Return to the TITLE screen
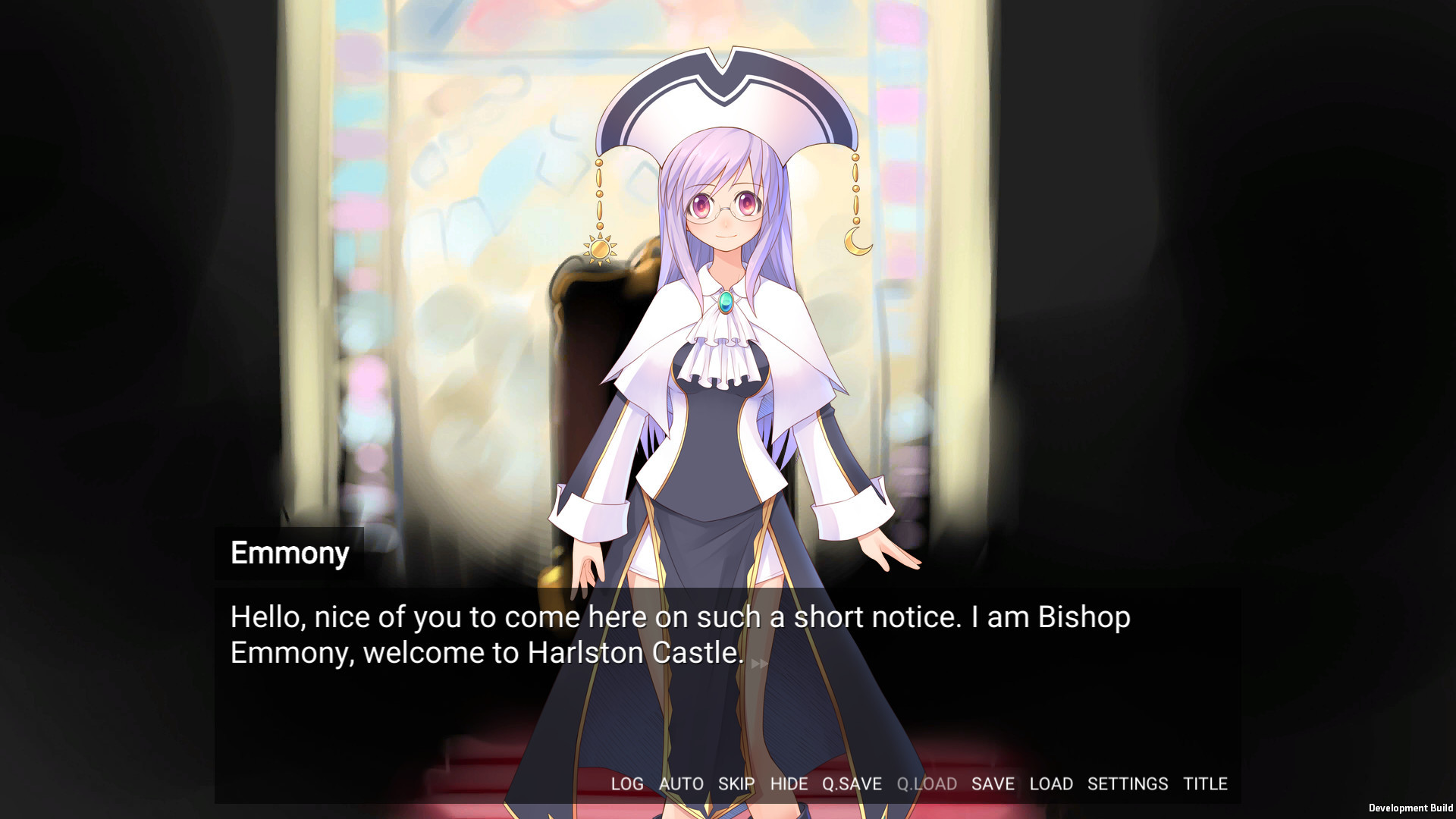This screenshot has width=1456, height=819. 1207,784
